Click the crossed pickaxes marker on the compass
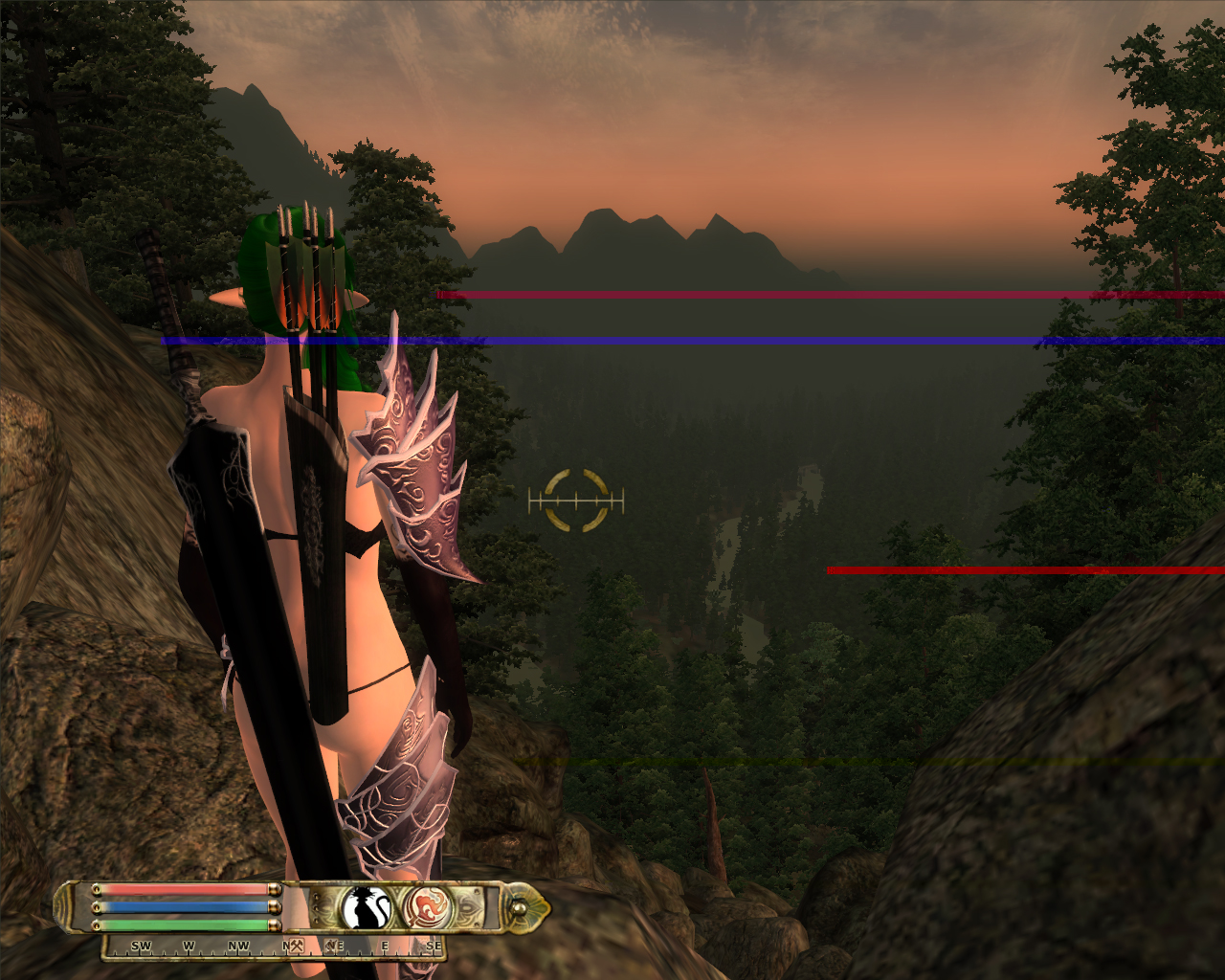This screenshot has height=980, width=1225. coord(297,947)
